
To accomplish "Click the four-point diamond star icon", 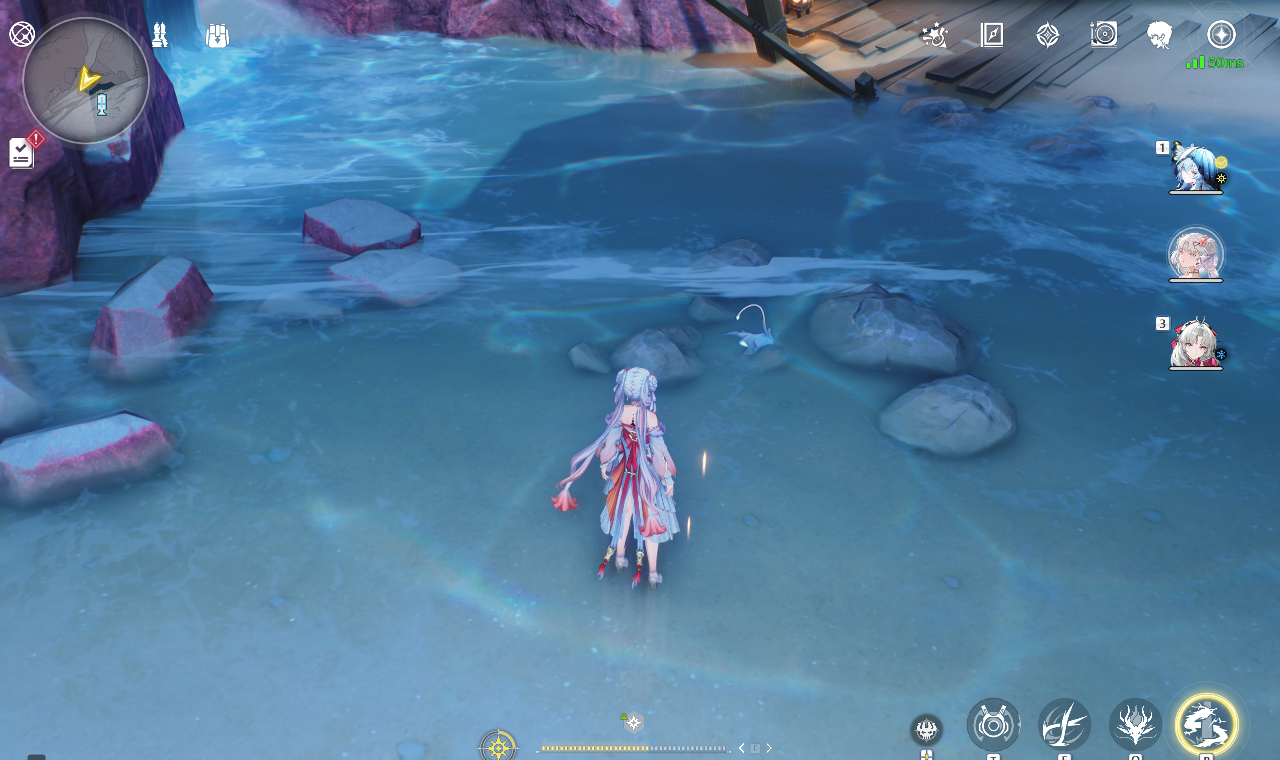I will pyautogui.click(x=1047, y=35).
